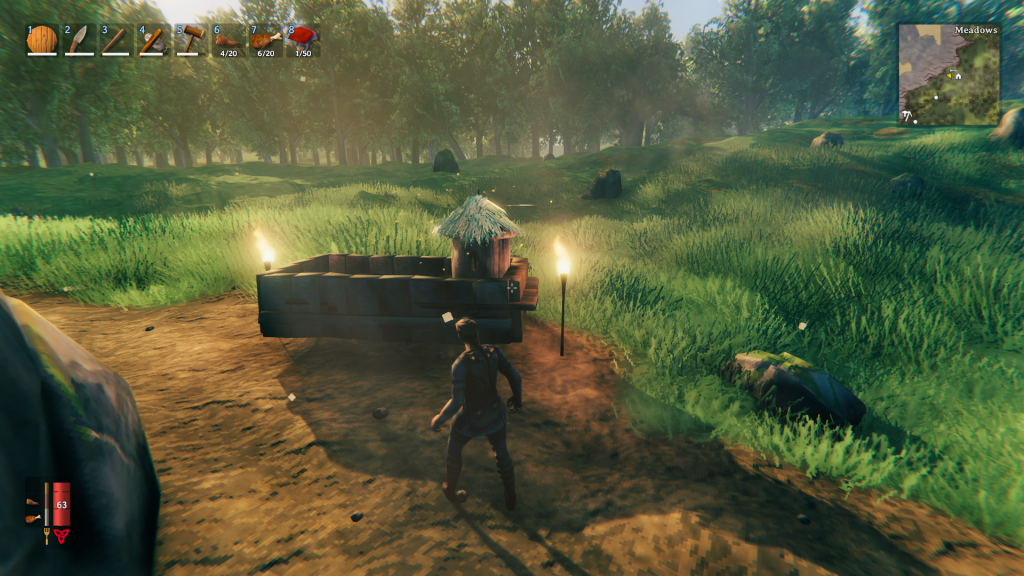This screenshot has width=1024, height=576.
Task: Select the red mushroom slot showing 1/50
Action: click(x=302, y=40)
